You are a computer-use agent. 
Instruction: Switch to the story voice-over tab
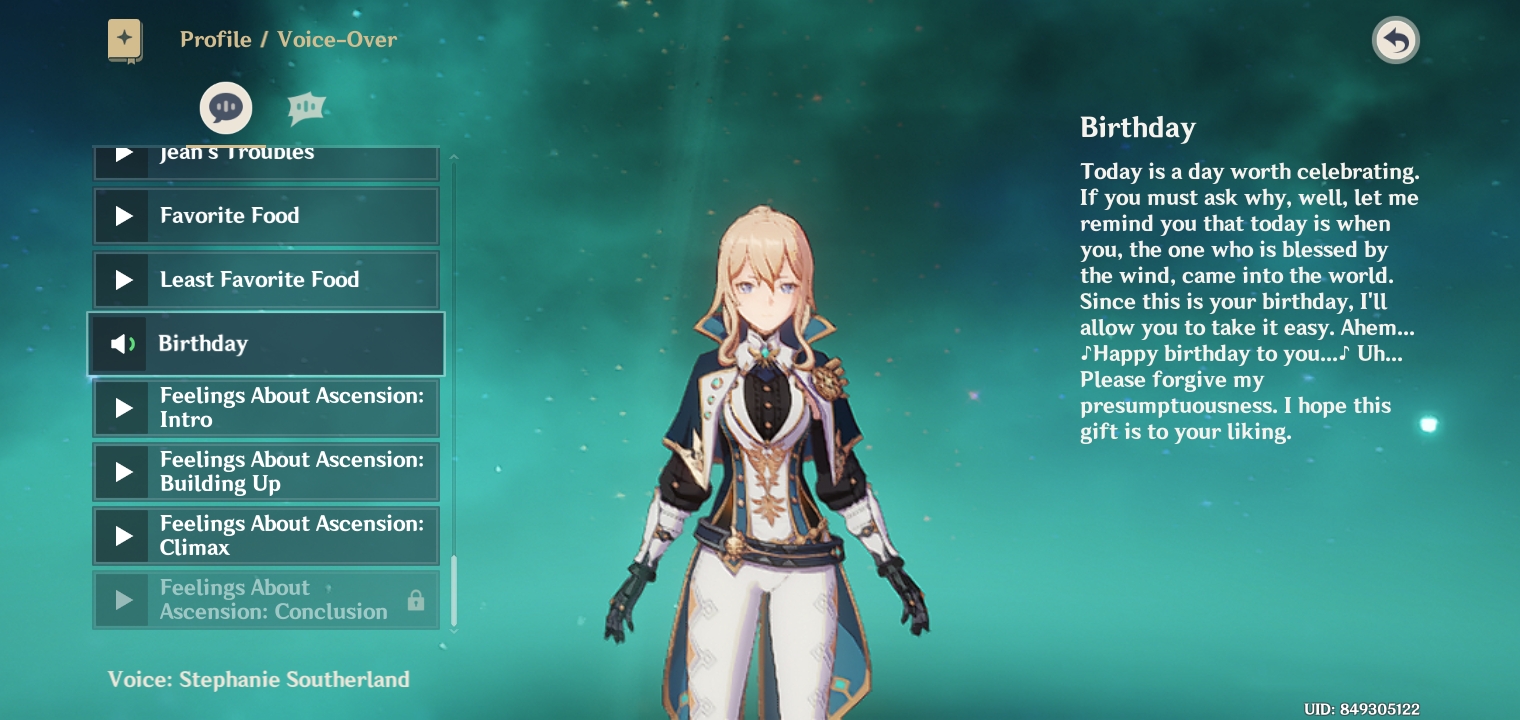[x=226, y=107]
